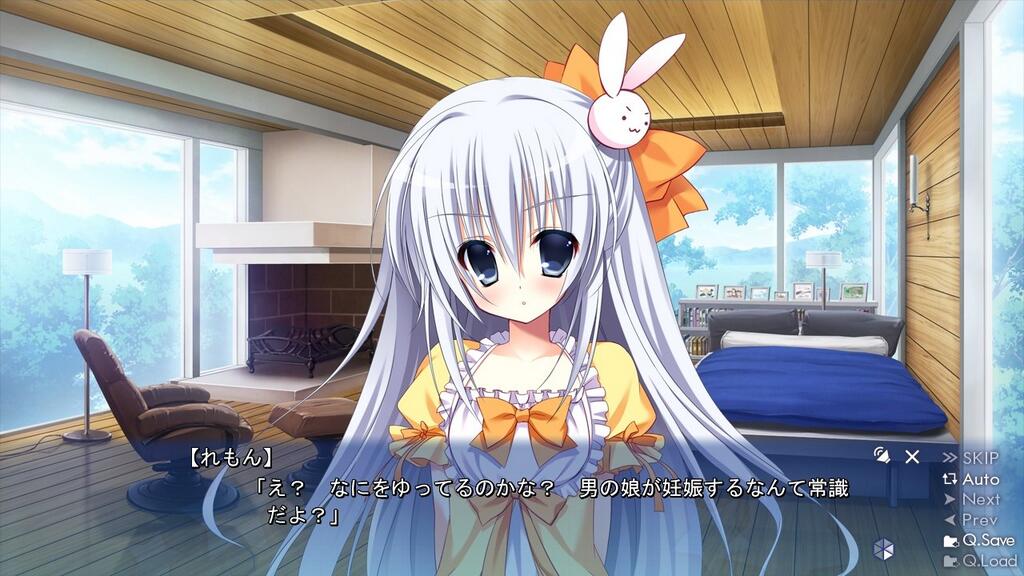
Task: Jump to the Next scene
Action: pyautogui.click(x=971, y=499)
